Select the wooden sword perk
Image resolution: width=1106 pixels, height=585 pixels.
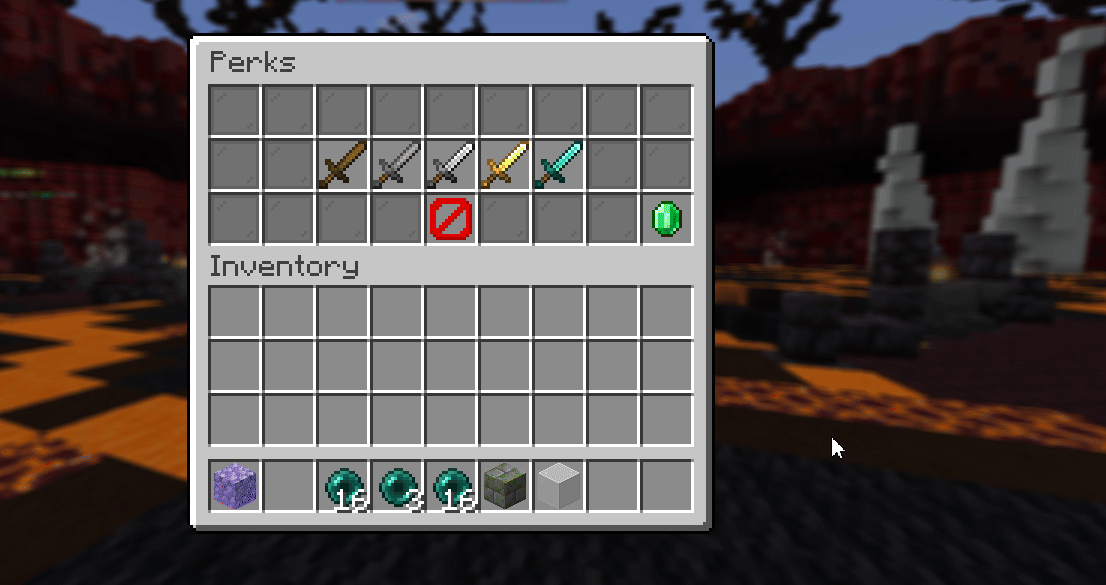[x=343, y=165]
